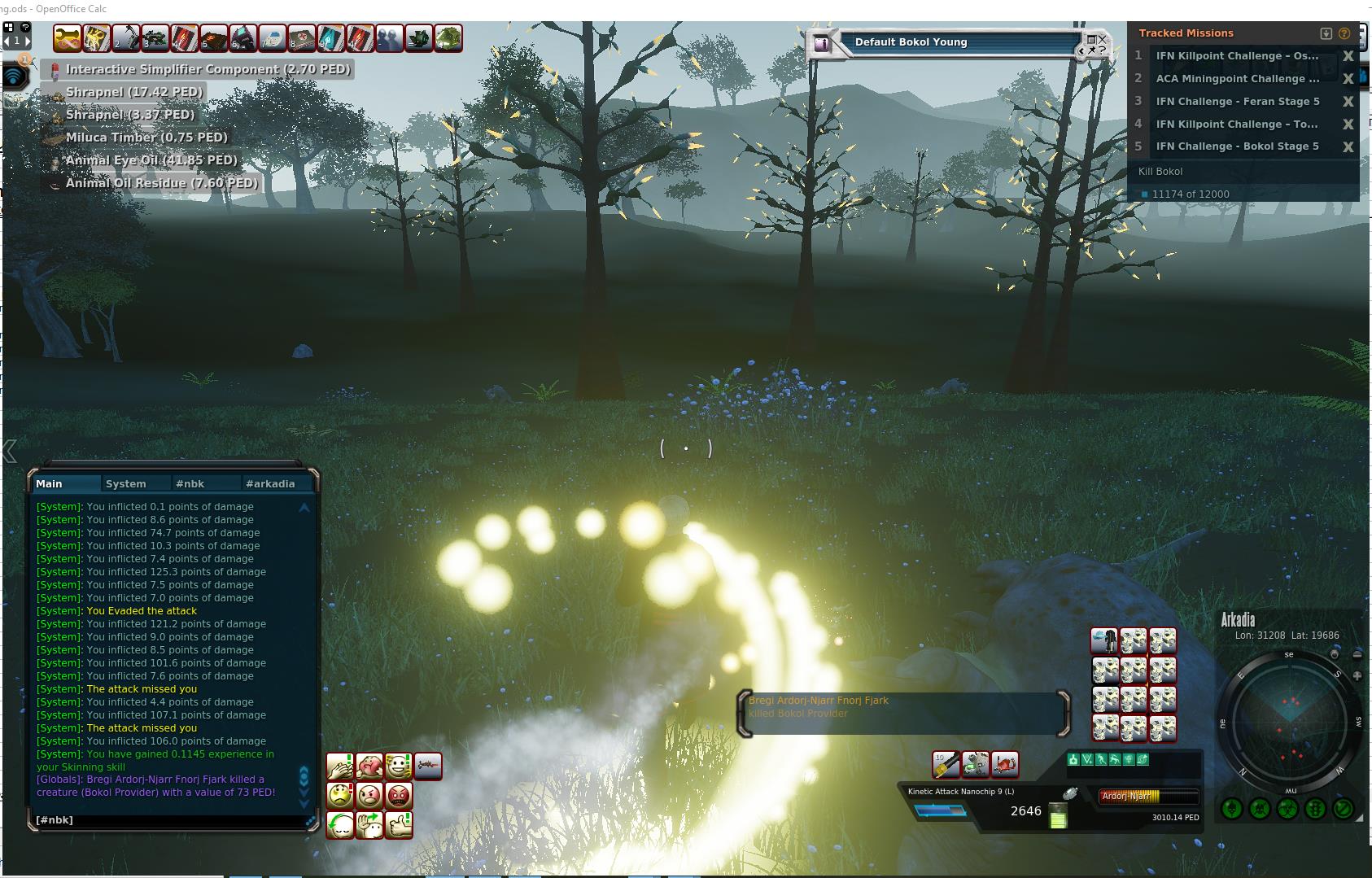This screenshot has width=1372, height=878.
Task: Toggle the green skull radar filter
Action: pyautogui.click(x=1260, y=809)
